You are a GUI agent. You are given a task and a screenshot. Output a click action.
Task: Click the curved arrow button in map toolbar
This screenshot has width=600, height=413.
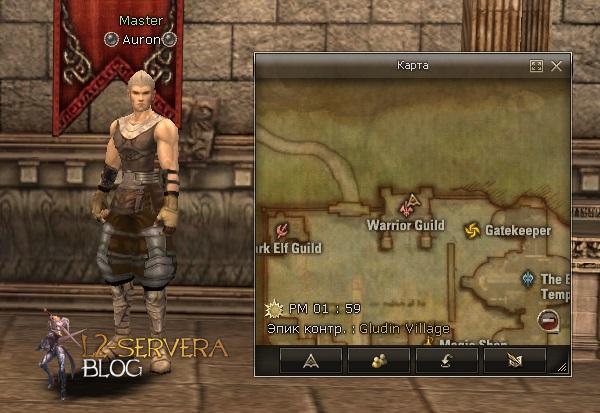click(446, 360)
